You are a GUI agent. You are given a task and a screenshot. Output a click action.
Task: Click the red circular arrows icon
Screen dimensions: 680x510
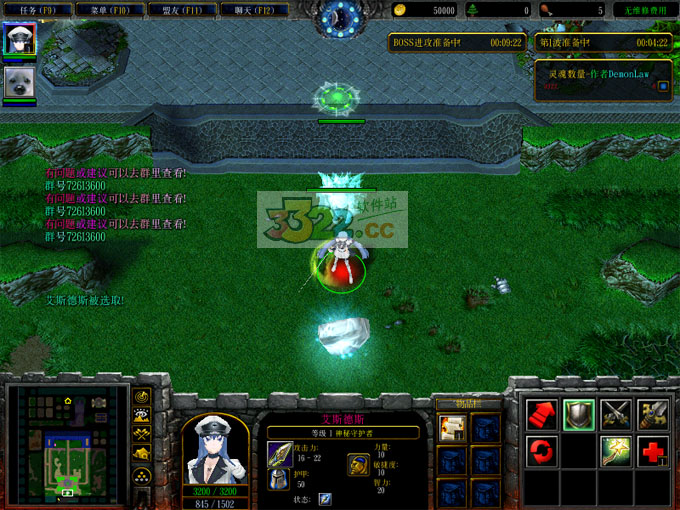point(541,451)
